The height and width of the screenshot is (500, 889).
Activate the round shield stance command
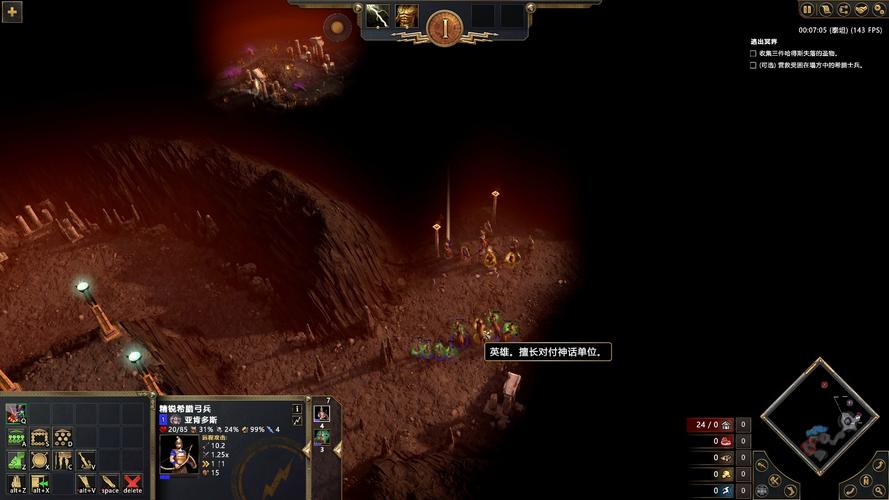click(x=40, y=461)
